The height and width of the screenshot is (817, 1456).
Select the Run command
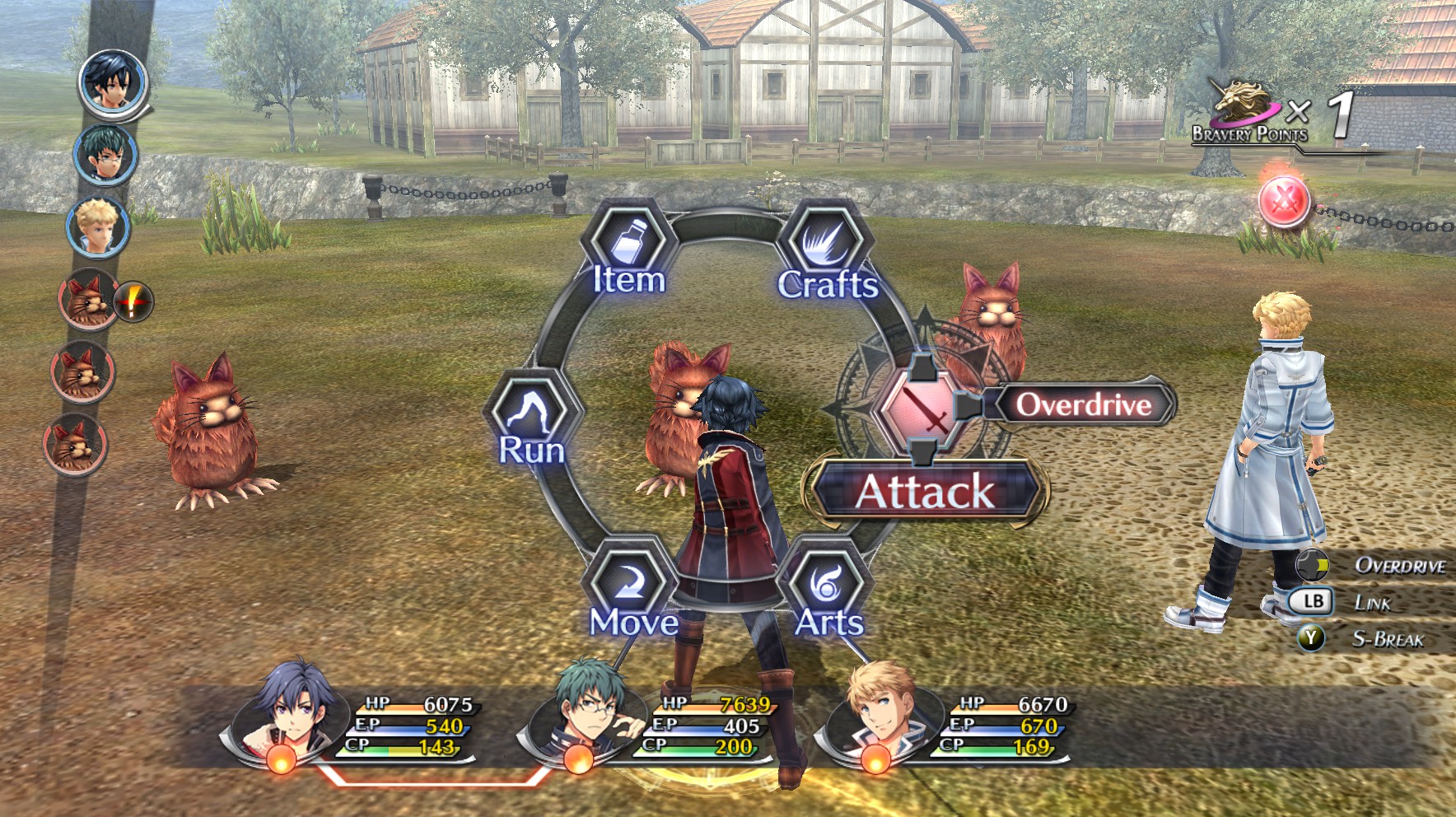pos(532,423)
